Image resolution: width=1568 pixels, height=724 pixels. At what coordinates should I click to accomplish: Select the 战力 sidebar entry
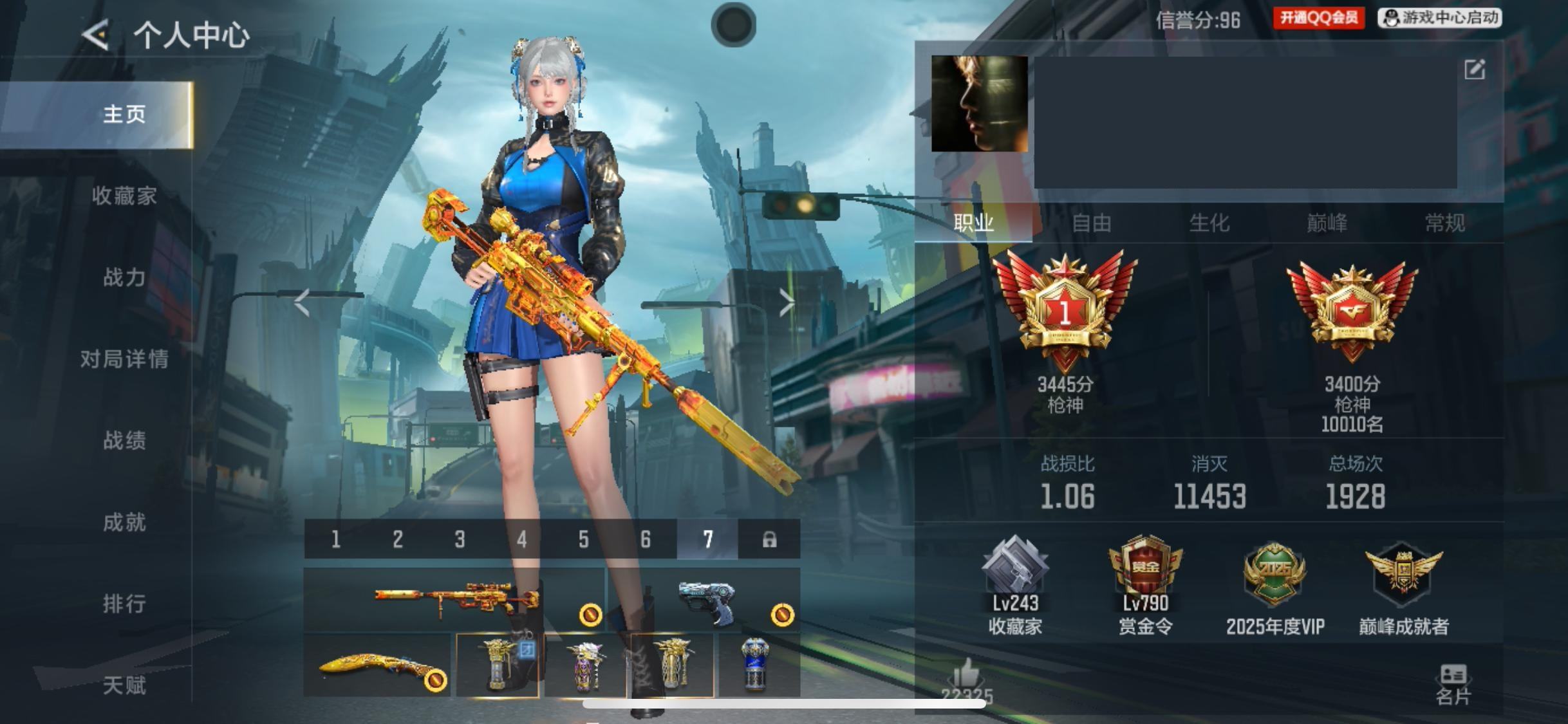coord(124,277)
